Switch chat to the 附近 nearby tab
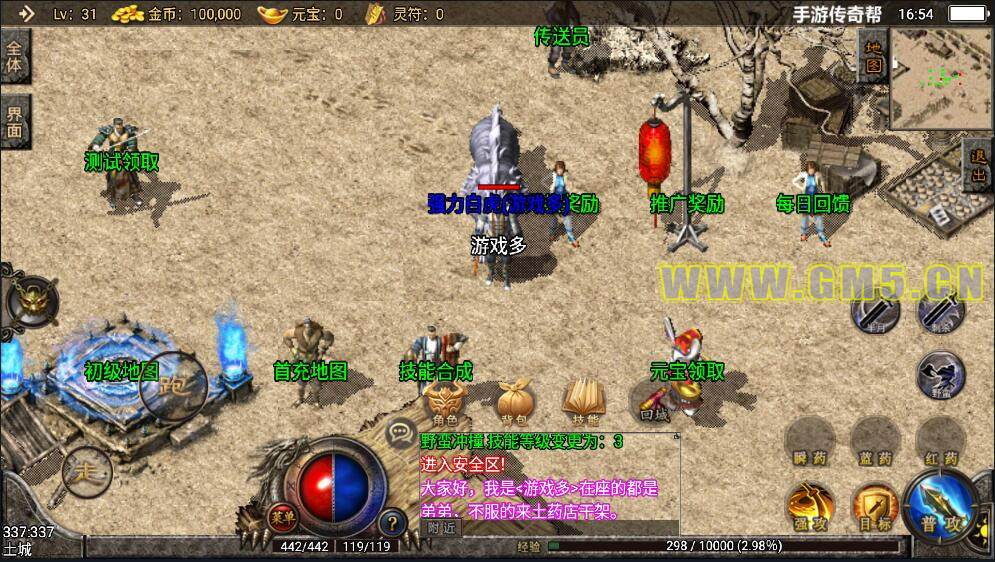This screenshot has width=995, height=562. click(441, 527)
